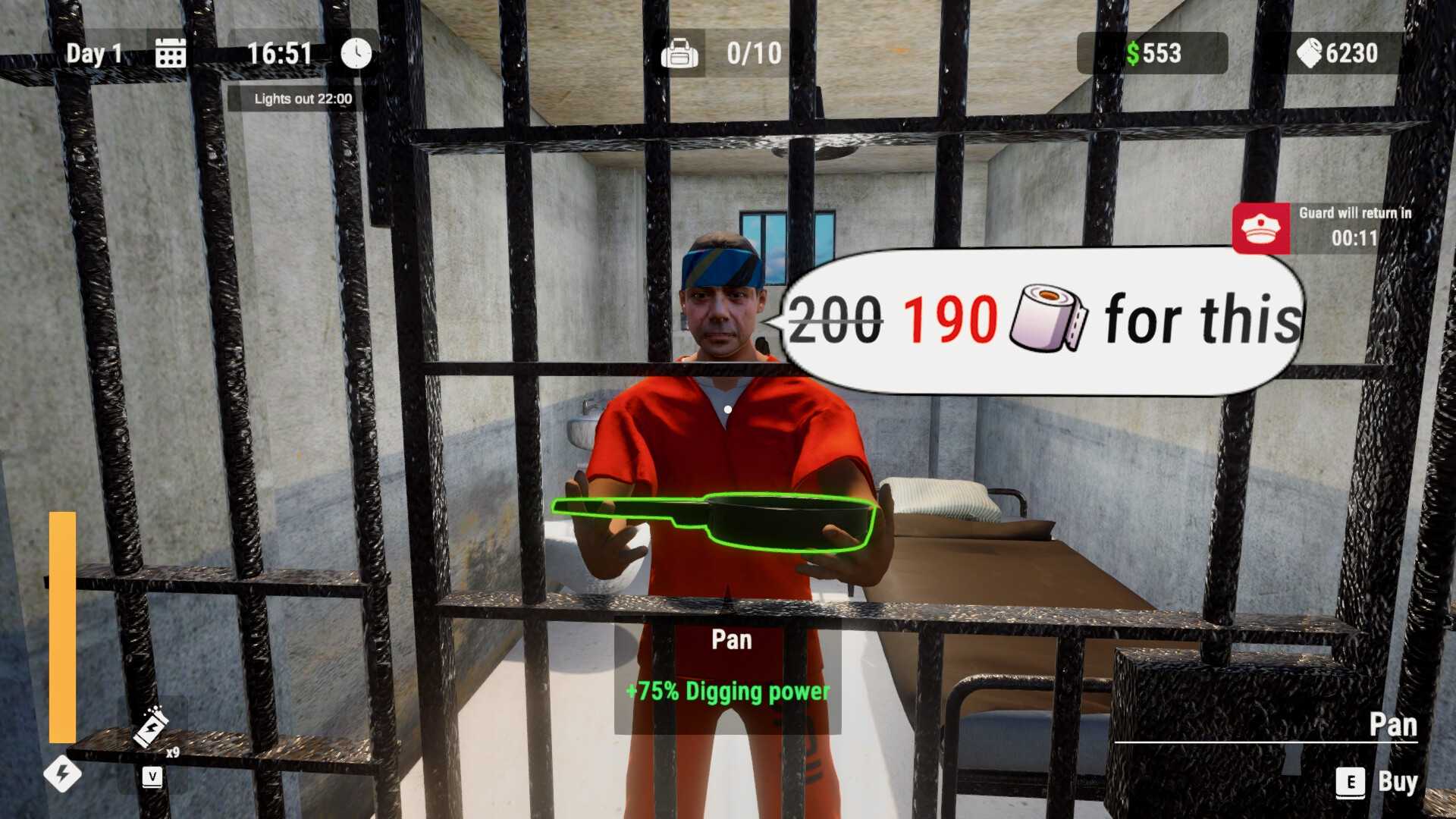Click the duffel bag icon showing 0/10
This screenshot has height=819, width=1456.
pyautogui.click(x=680, y=52)
